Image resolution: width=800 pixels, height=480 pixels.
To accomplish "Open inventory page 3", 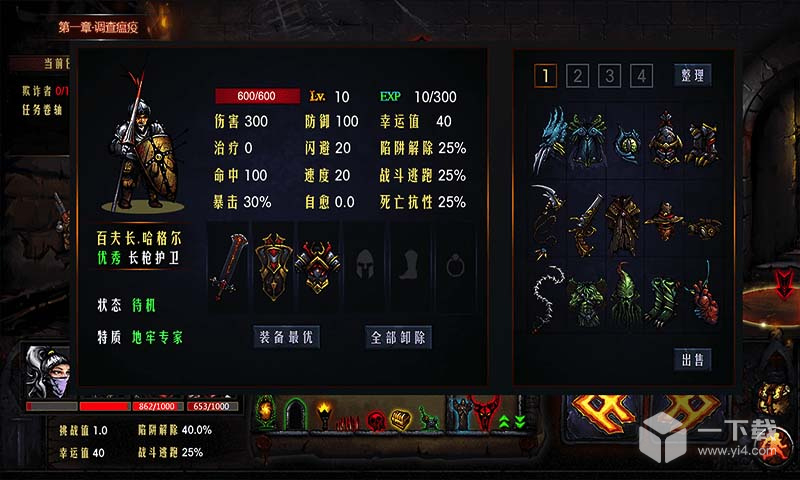I will [610, 75].
